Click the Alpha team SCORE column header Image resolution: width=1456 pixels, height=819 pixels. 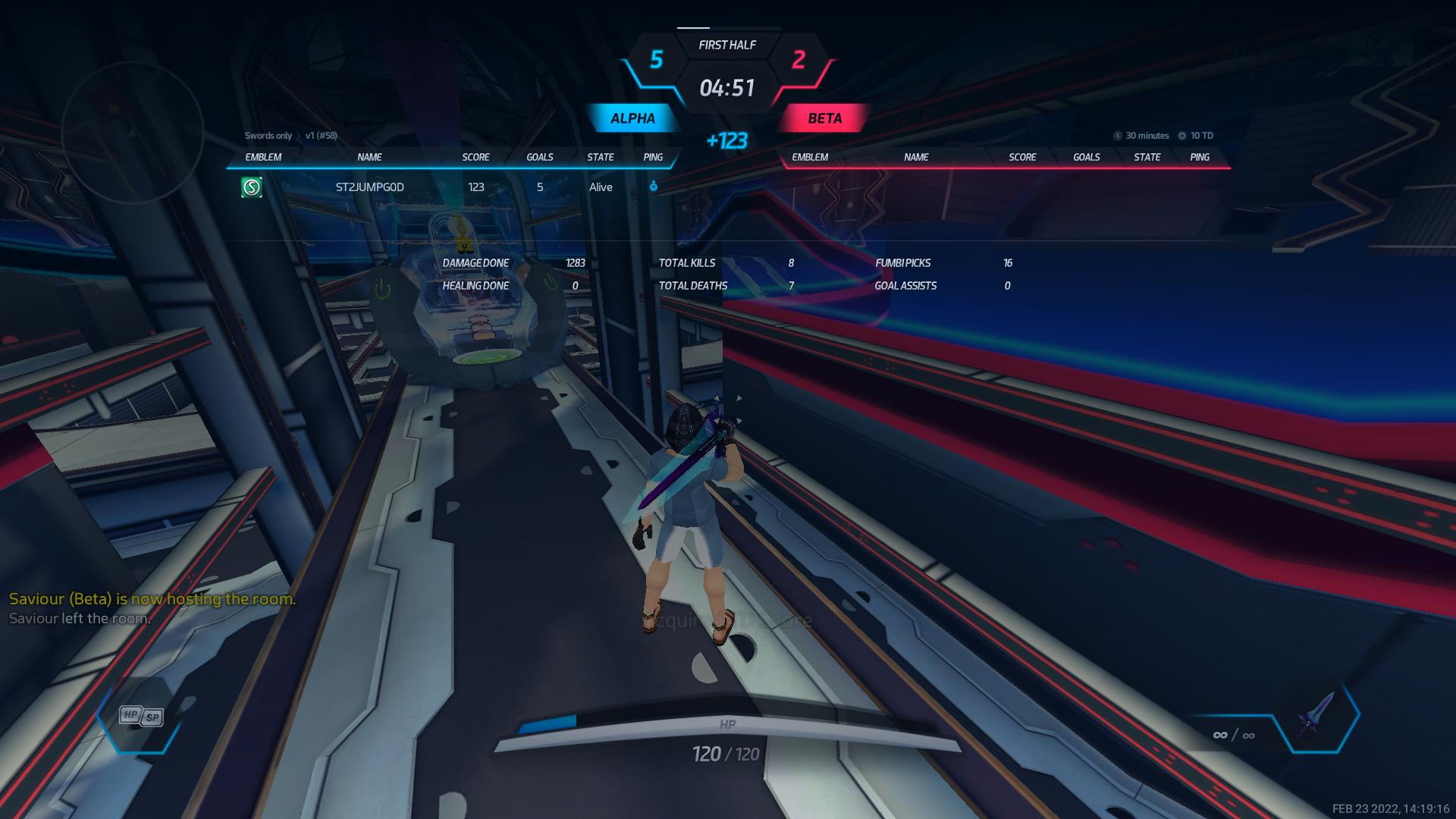click(475, 157)
